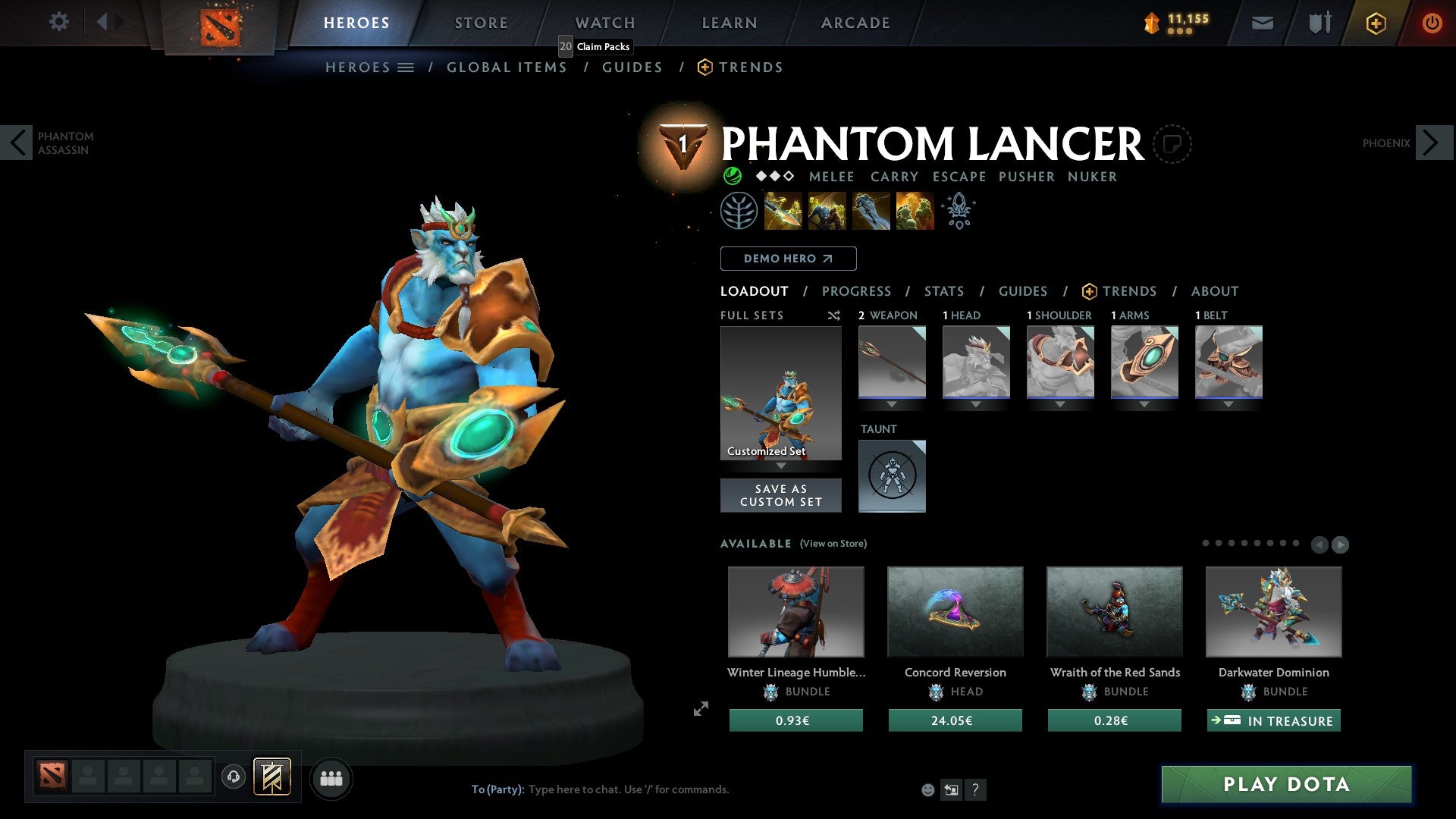Expand the hamburger menu beside HEROES breadcrumb

point(405,67)
